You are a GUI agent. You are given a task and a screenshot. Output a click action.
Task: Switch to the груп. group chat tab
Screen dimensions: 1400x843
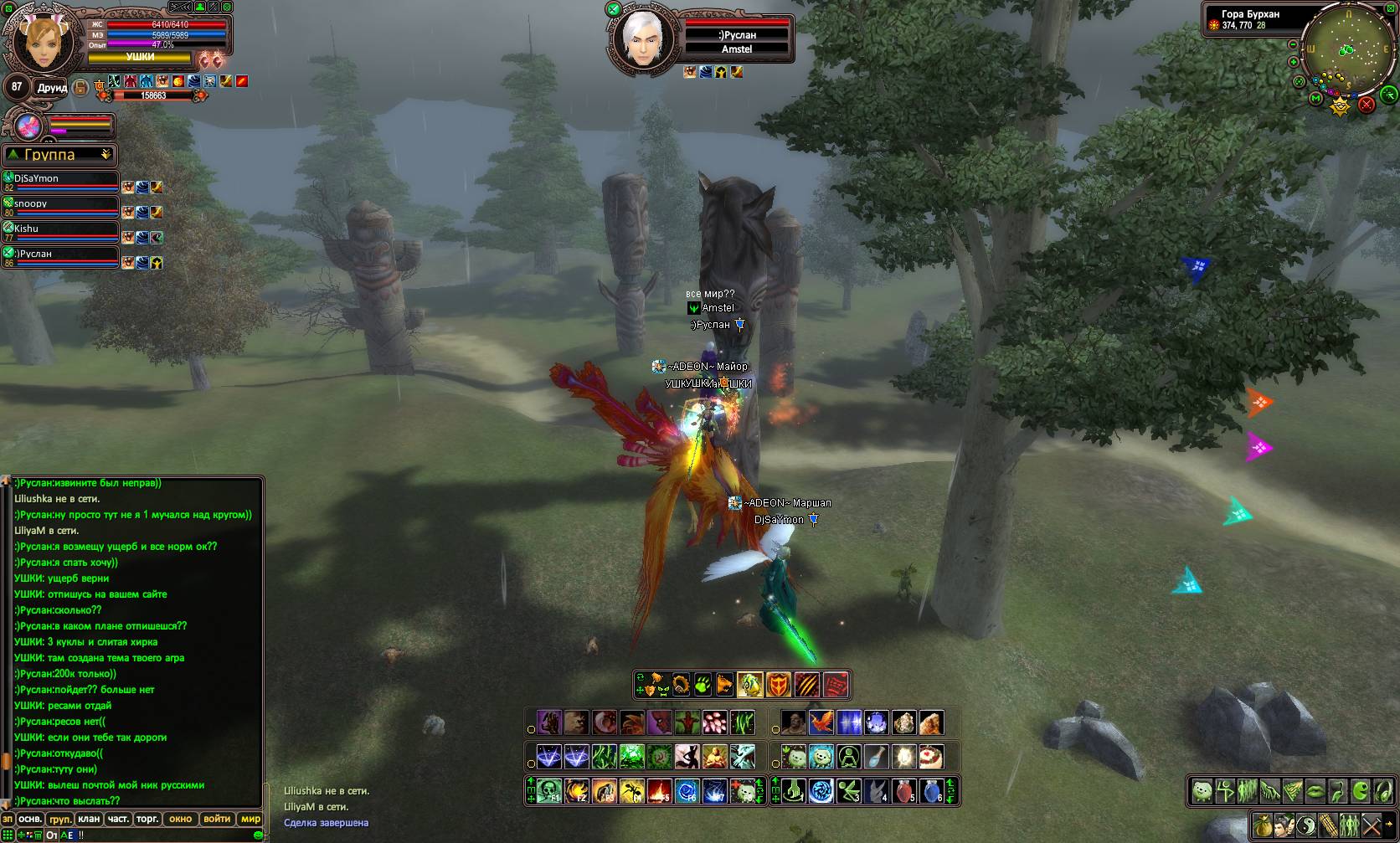coord(59,819)
